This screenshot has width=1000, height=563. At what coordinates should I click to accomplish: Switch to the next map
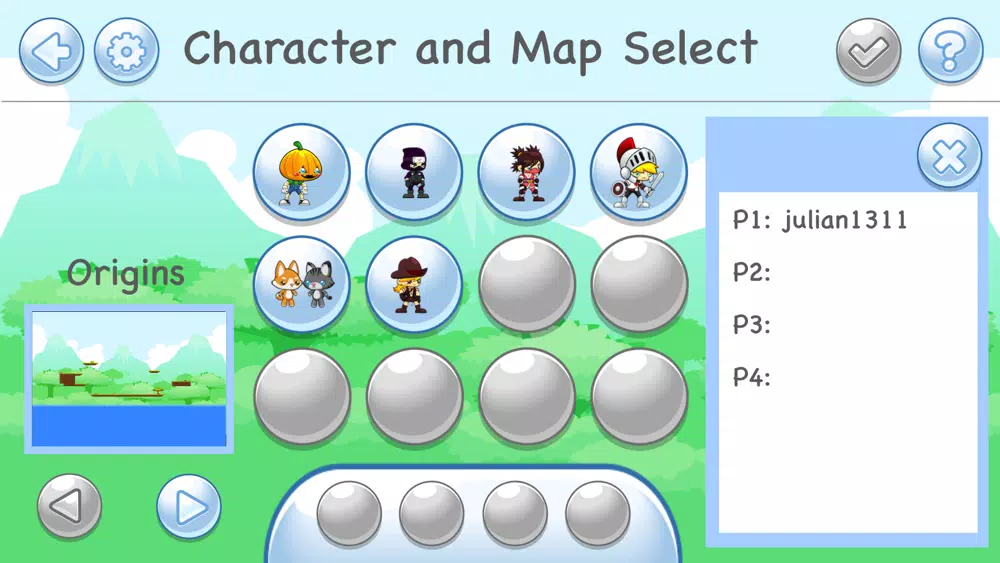[189, 507]
